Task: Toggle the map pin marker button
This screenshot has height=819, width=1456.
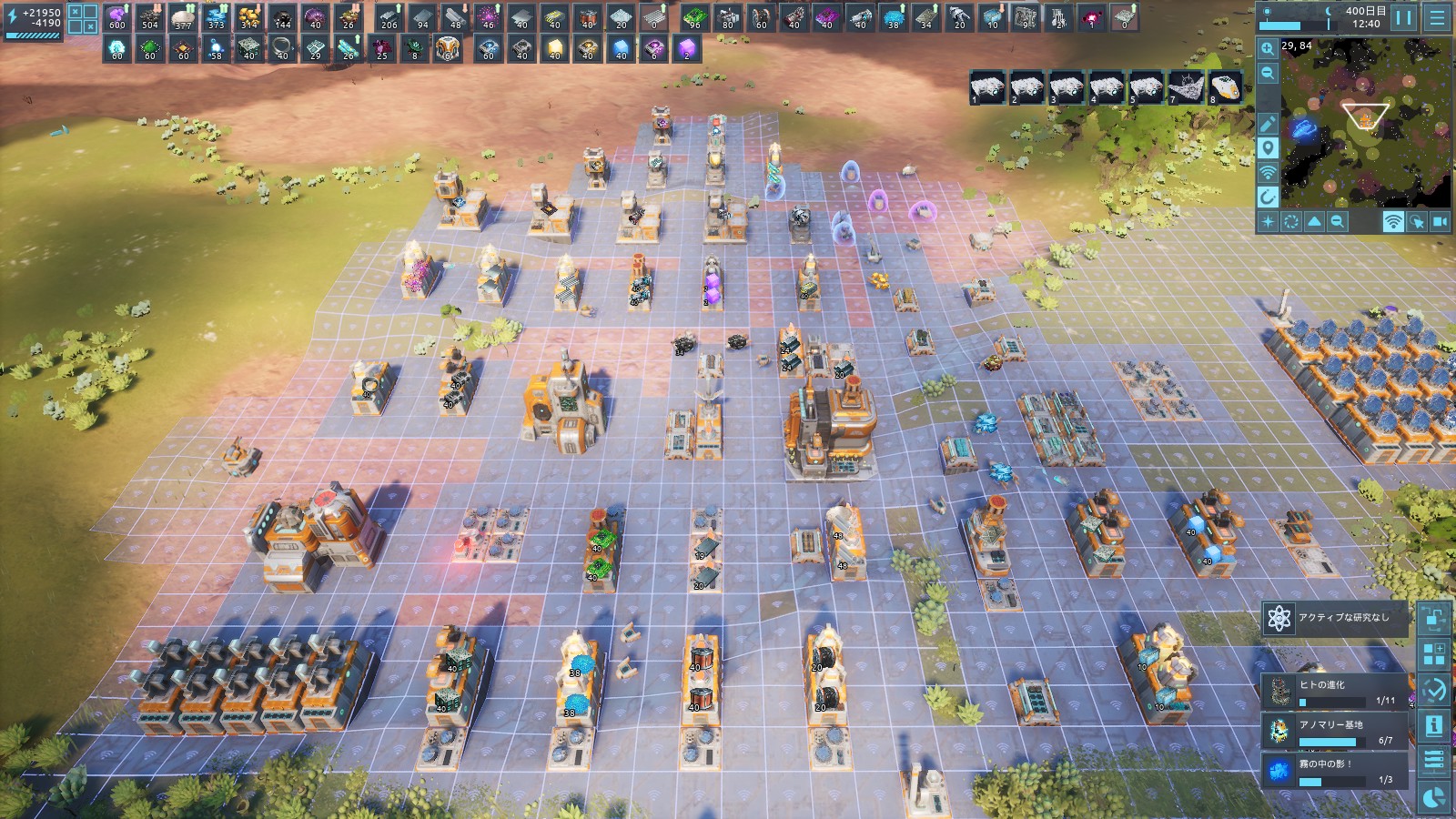Action: [x=1268, y=148]
